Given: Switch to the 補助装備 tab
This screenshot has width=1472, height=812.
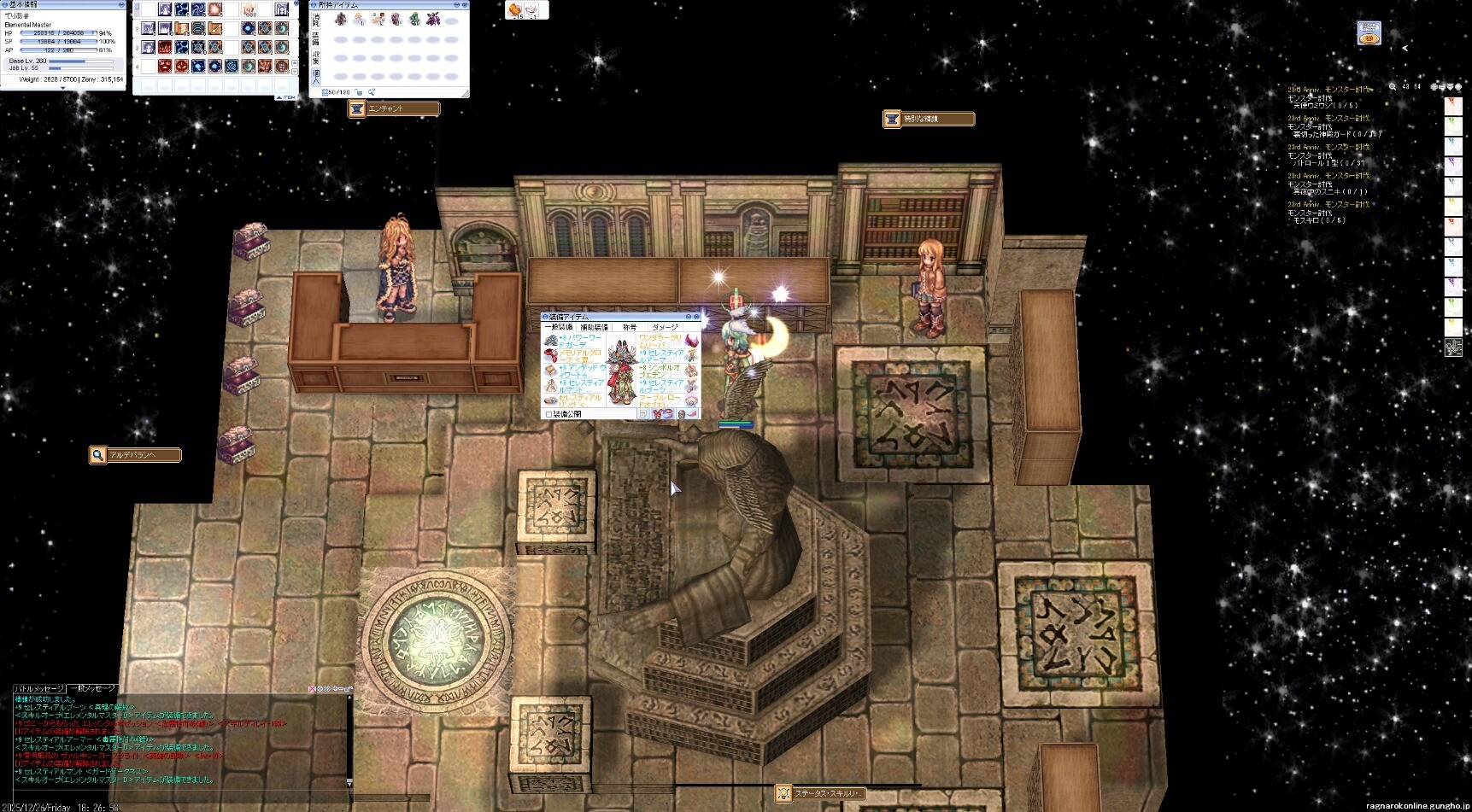Looking at the screenshot, I should tap(594, 328).
